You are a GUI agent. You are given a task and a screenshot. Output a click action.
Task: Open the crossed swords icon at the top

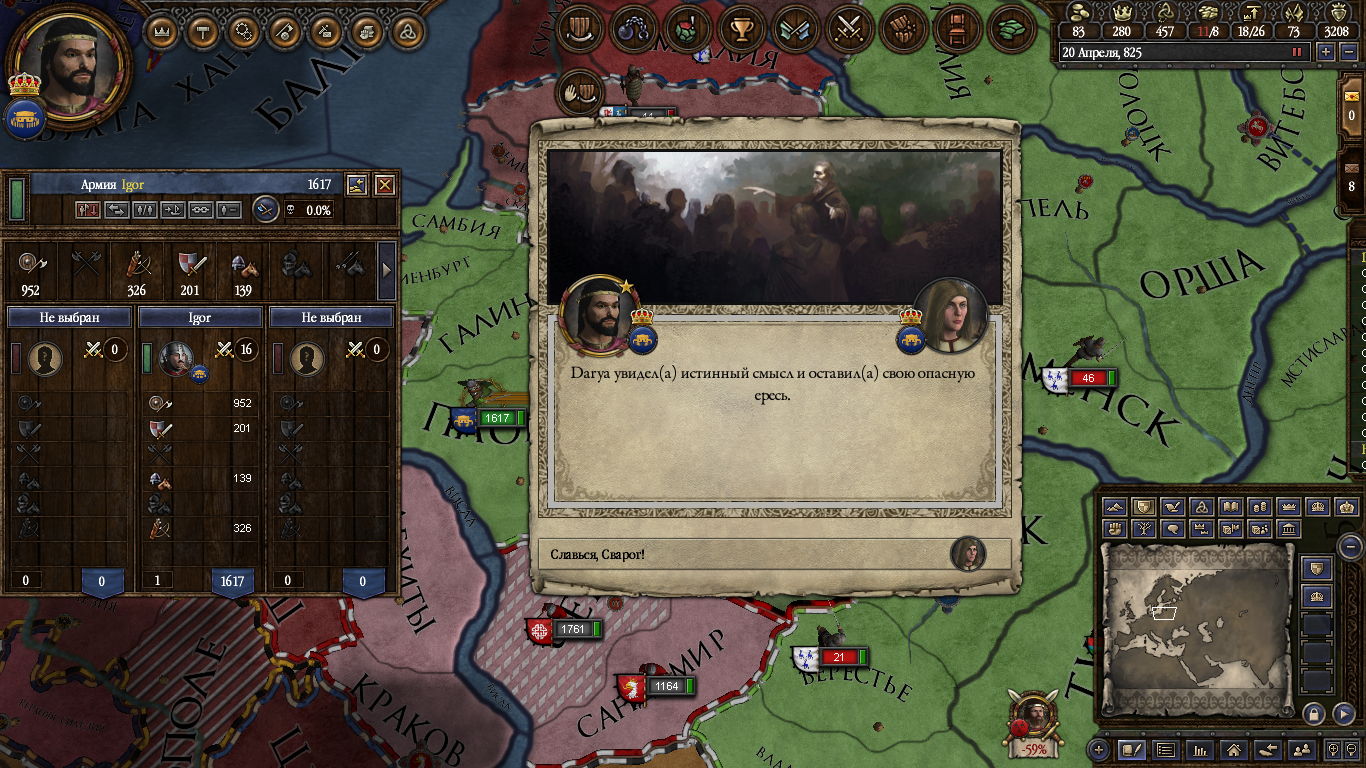click(x=849, y=29)
